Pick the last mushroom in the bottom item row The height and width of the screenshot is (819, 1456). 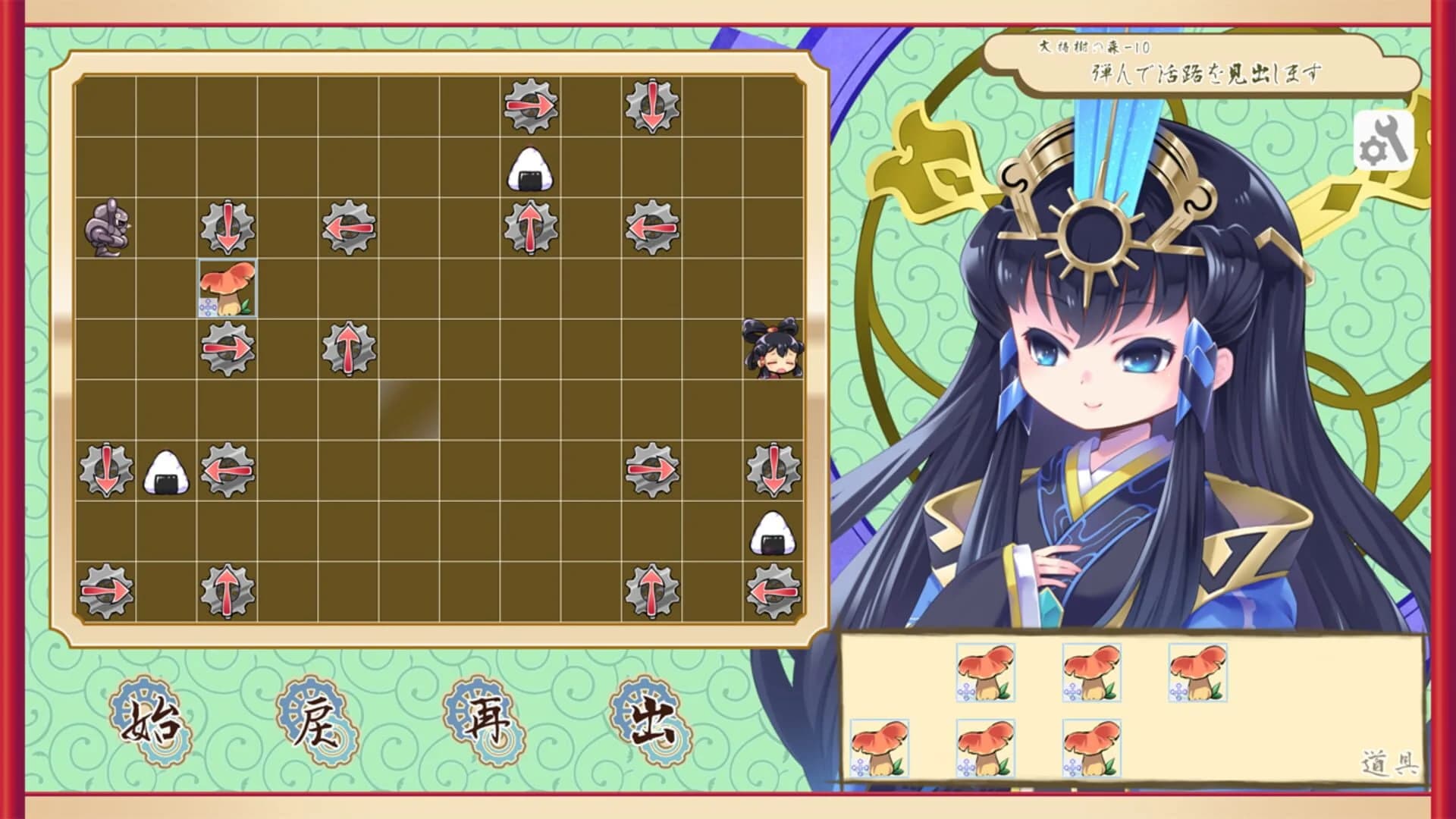point(1090,747)
